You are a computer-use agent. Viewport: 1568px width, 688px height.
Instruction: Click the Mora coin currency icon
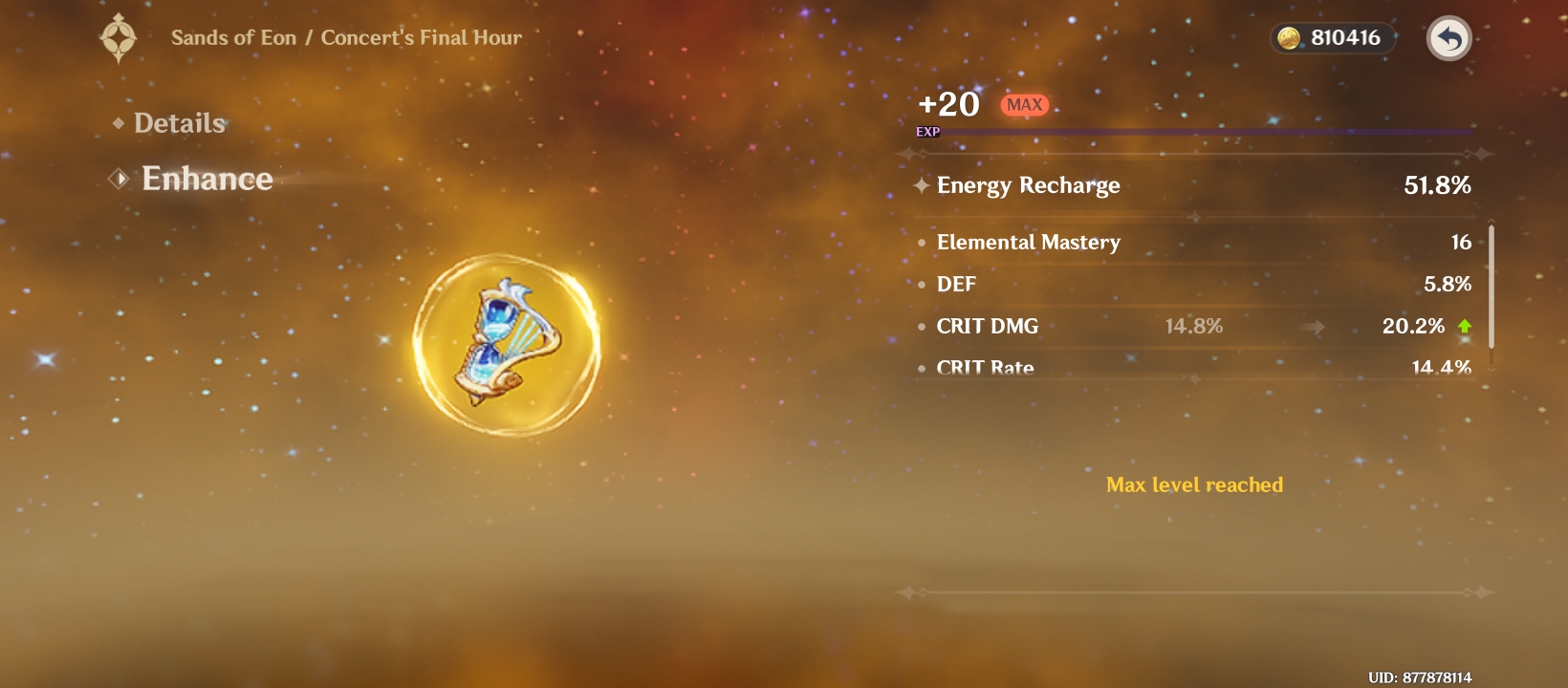(1290, 38)
